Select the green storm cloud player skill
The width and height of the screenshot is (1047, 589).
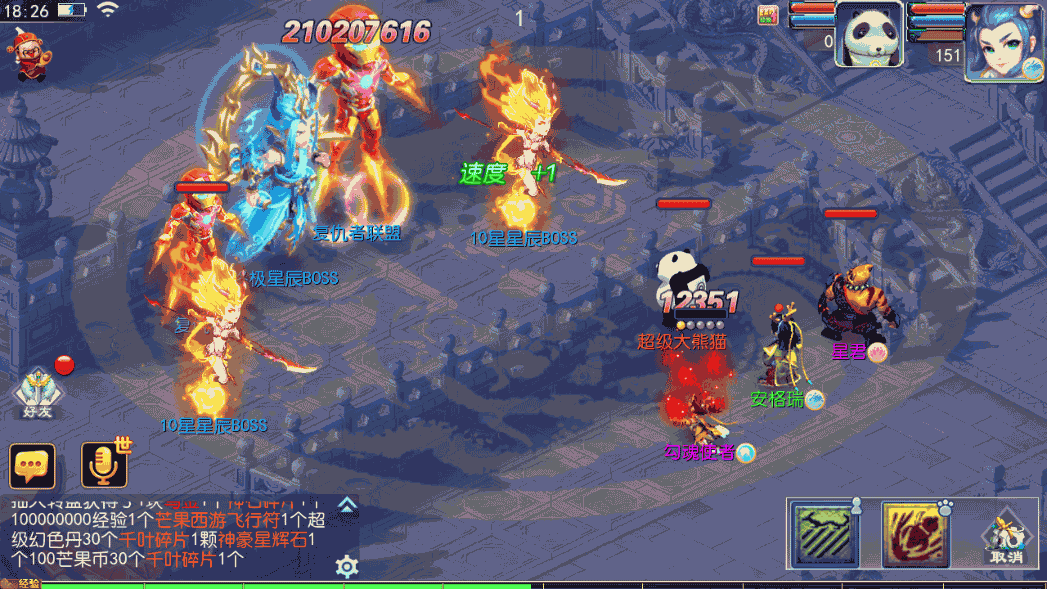coord(822,535)
